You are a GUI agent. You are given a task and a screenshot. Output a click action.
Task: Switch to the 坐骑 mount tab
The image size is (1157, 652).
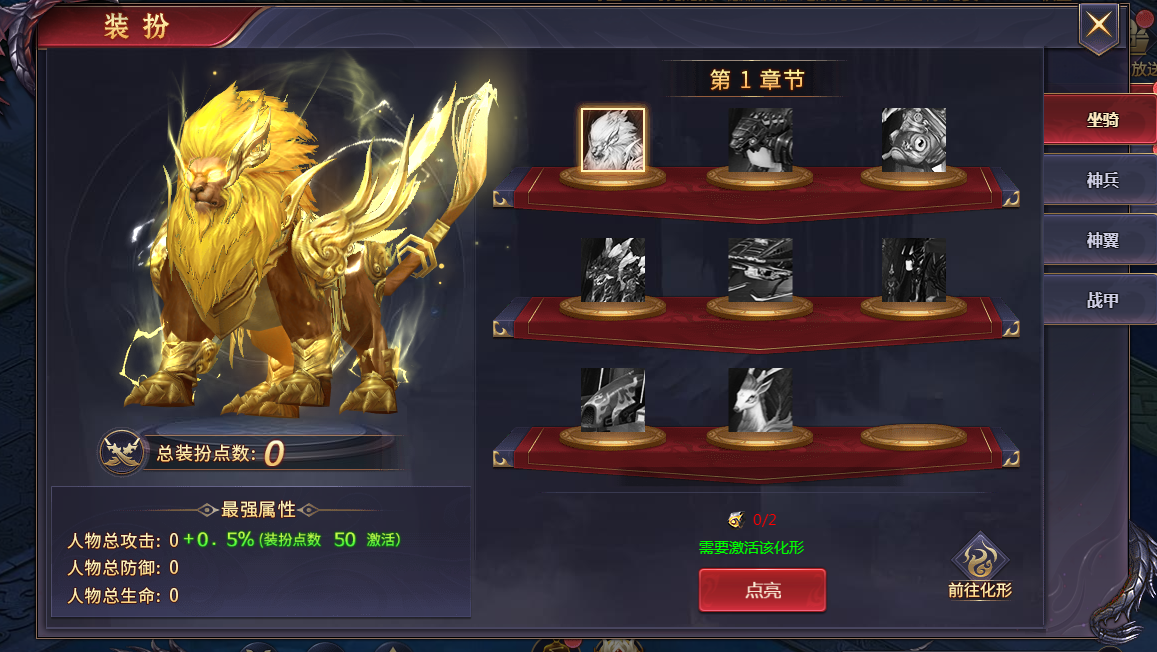(x=1102, y=120)
